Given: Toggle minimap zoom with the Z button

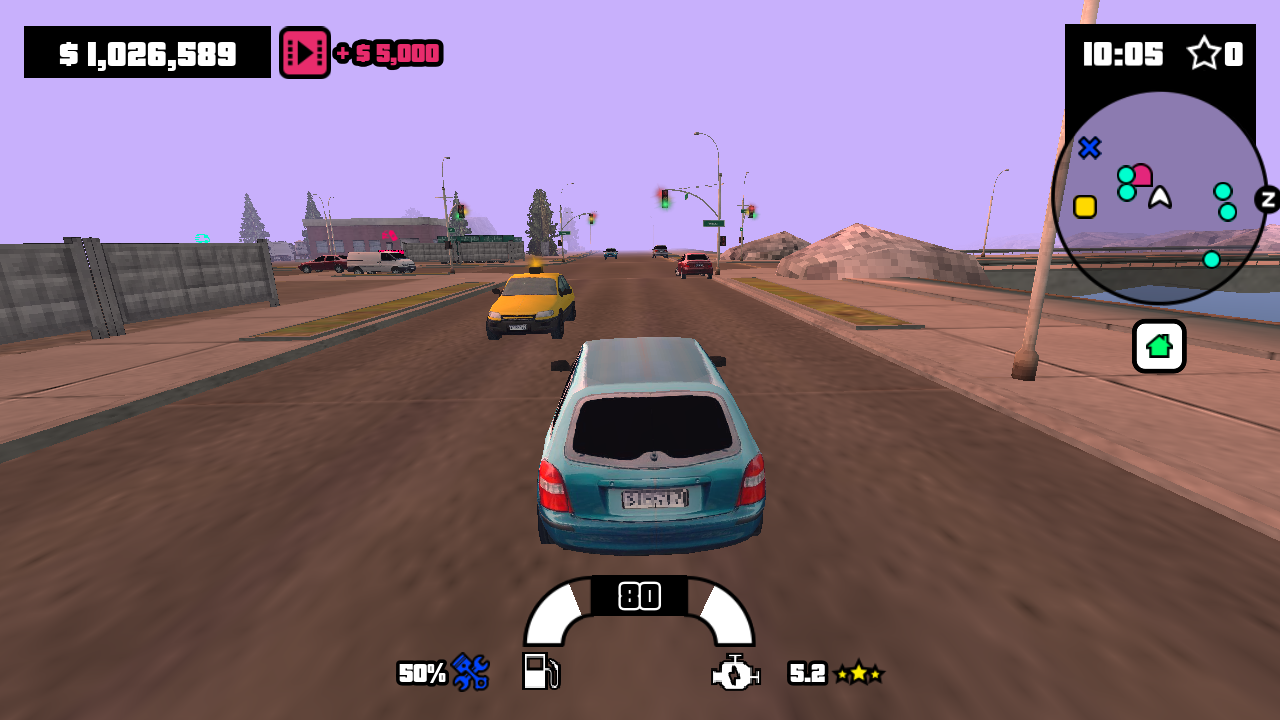Looking at the screenshot, I should point(1268,201).
